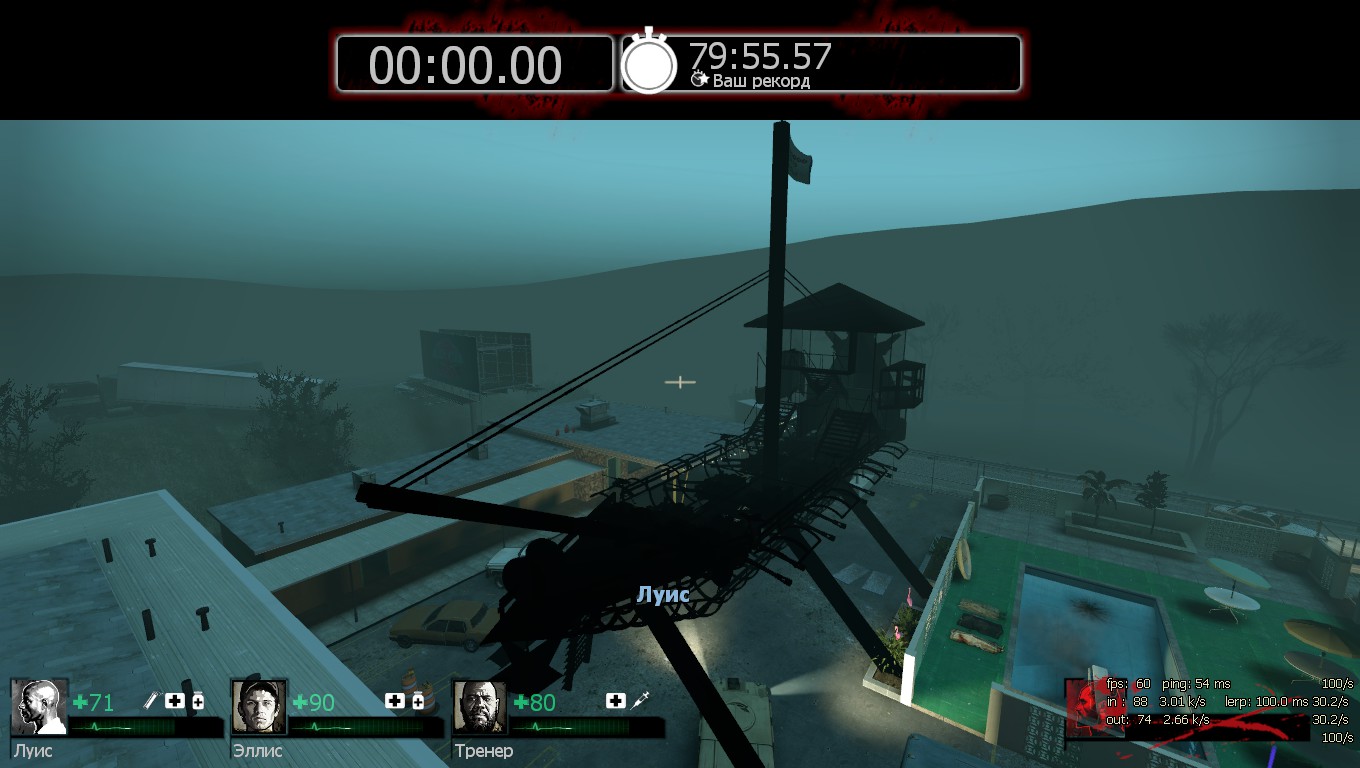Choose Тренер's teammate portrait
This screenshot has height=768, width=1360.
pyautogui.click(x=480, y=708)
